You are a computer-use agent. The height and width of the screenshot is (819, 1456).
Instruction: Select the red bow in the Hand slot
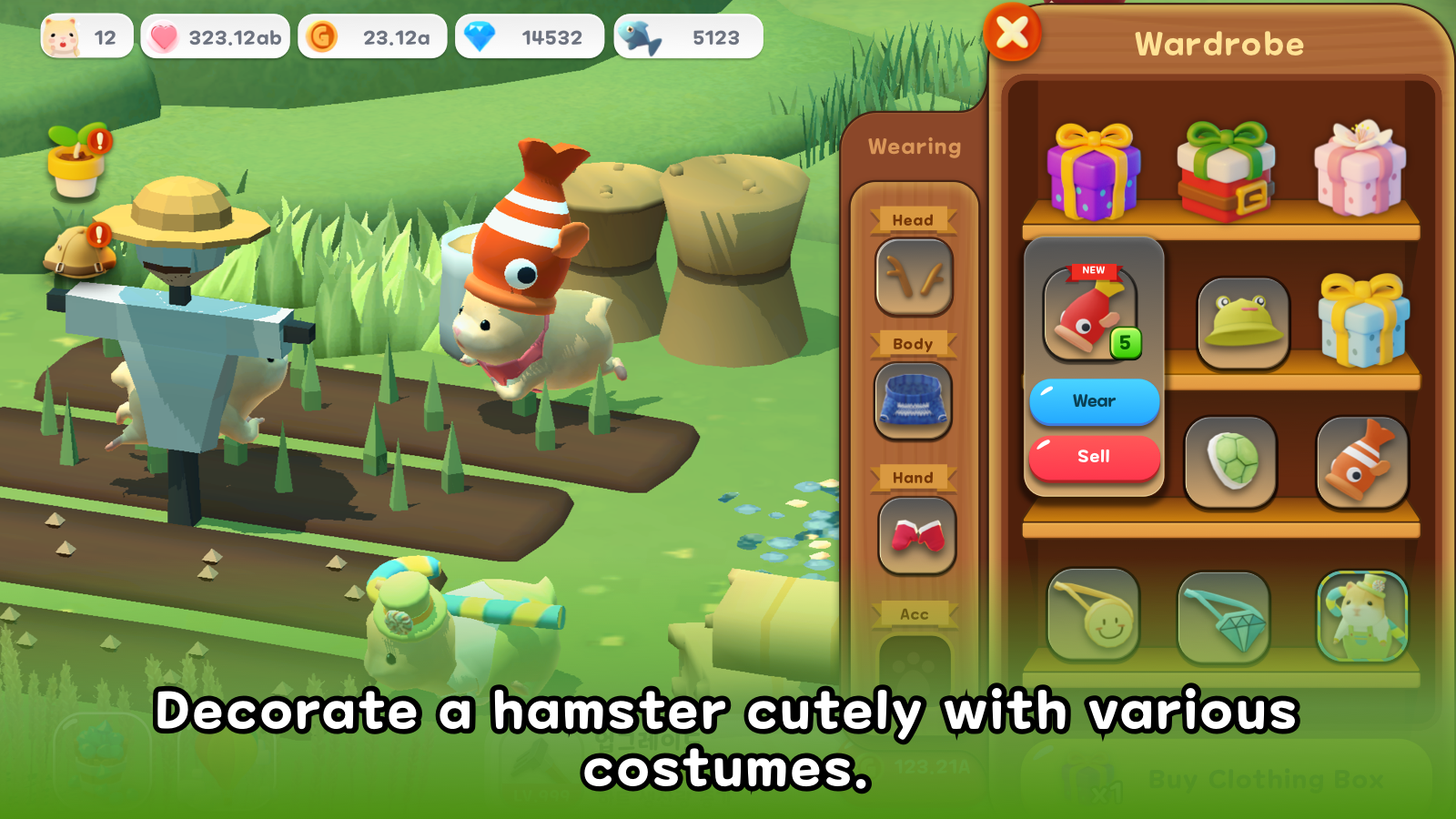pos(914,537)
